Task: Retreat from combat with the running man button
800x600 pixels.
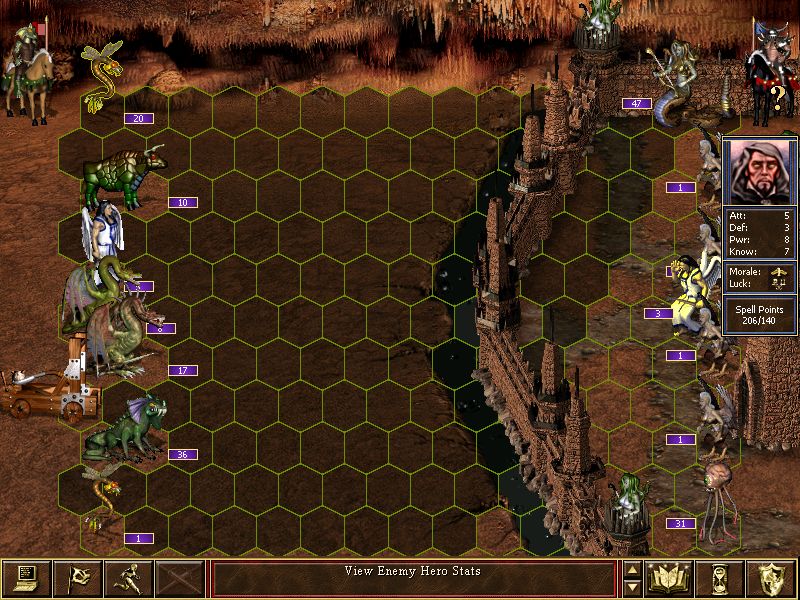Action: pos(129,578)
